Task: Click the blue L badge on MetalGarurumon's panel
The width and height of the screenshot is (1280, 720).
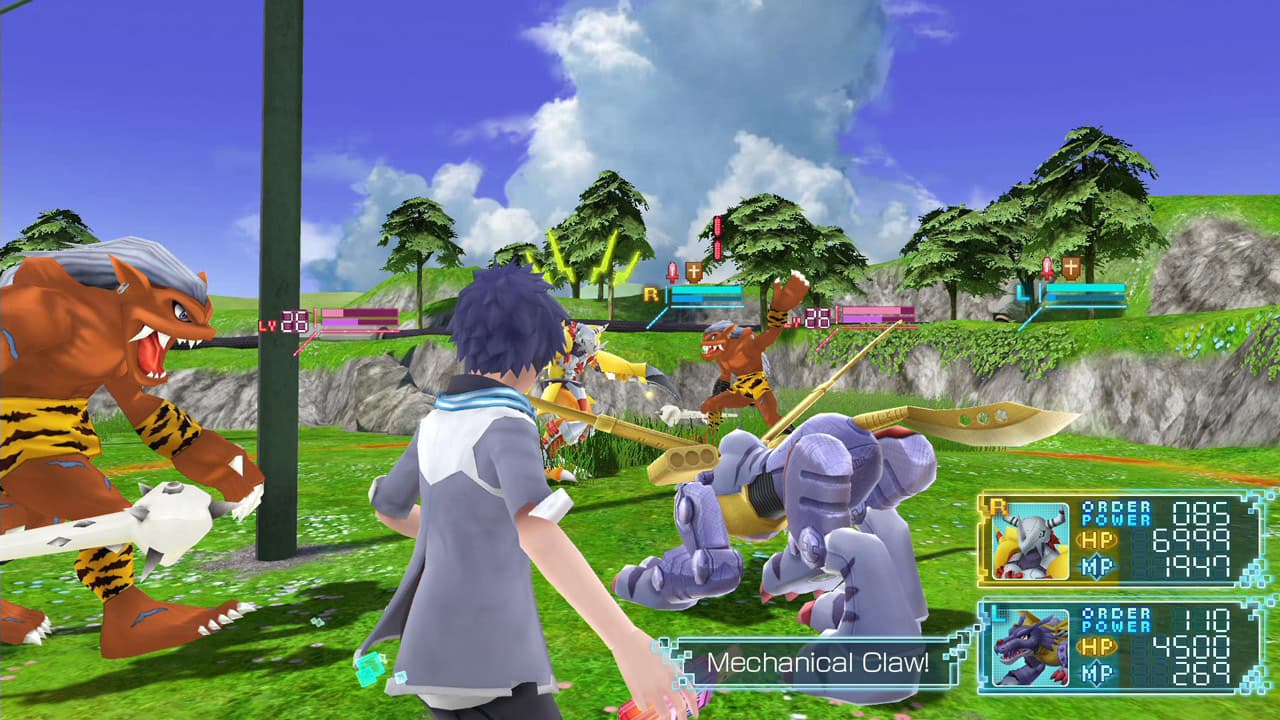Action: [998, 612]
